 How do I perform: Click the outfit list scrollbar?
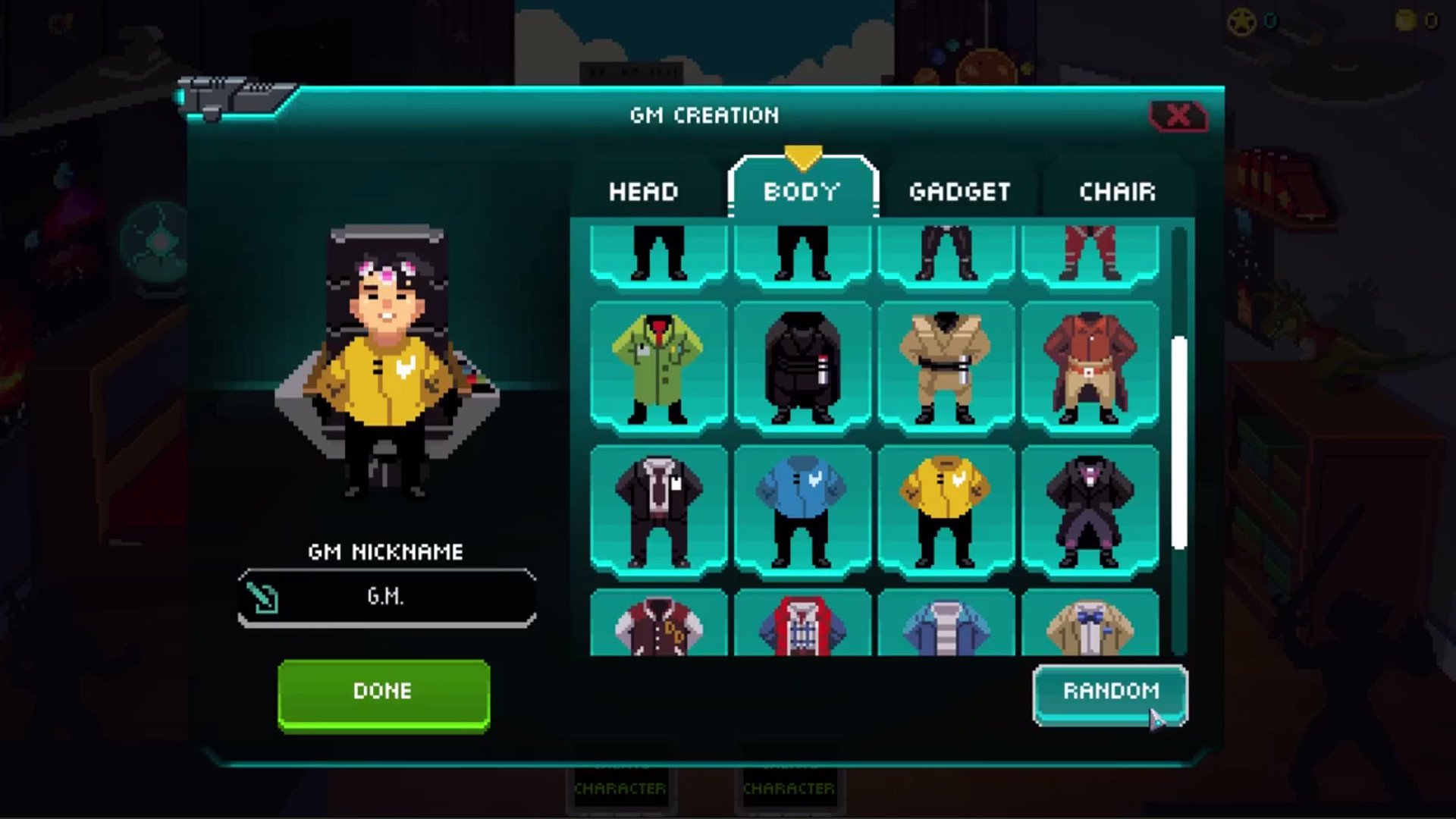pyautogui.click(x=1178, y=442)
